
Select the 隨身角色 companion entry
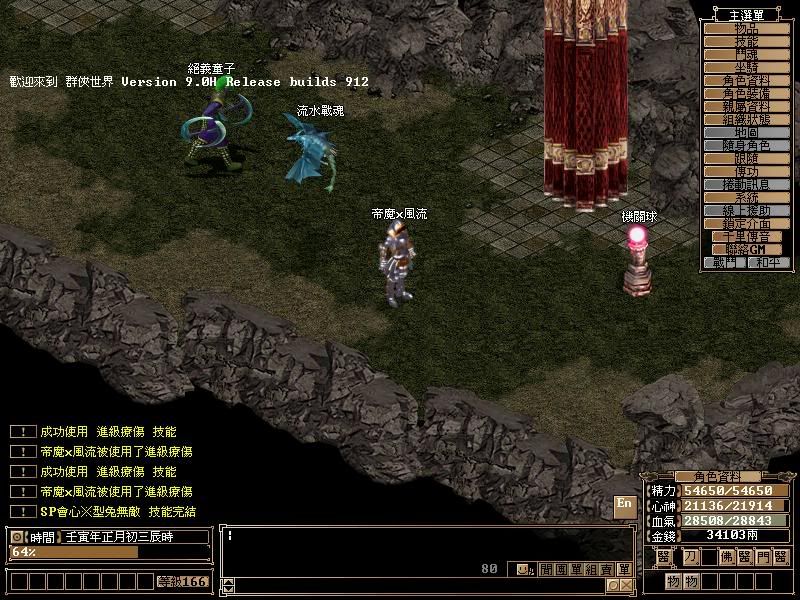748,146
